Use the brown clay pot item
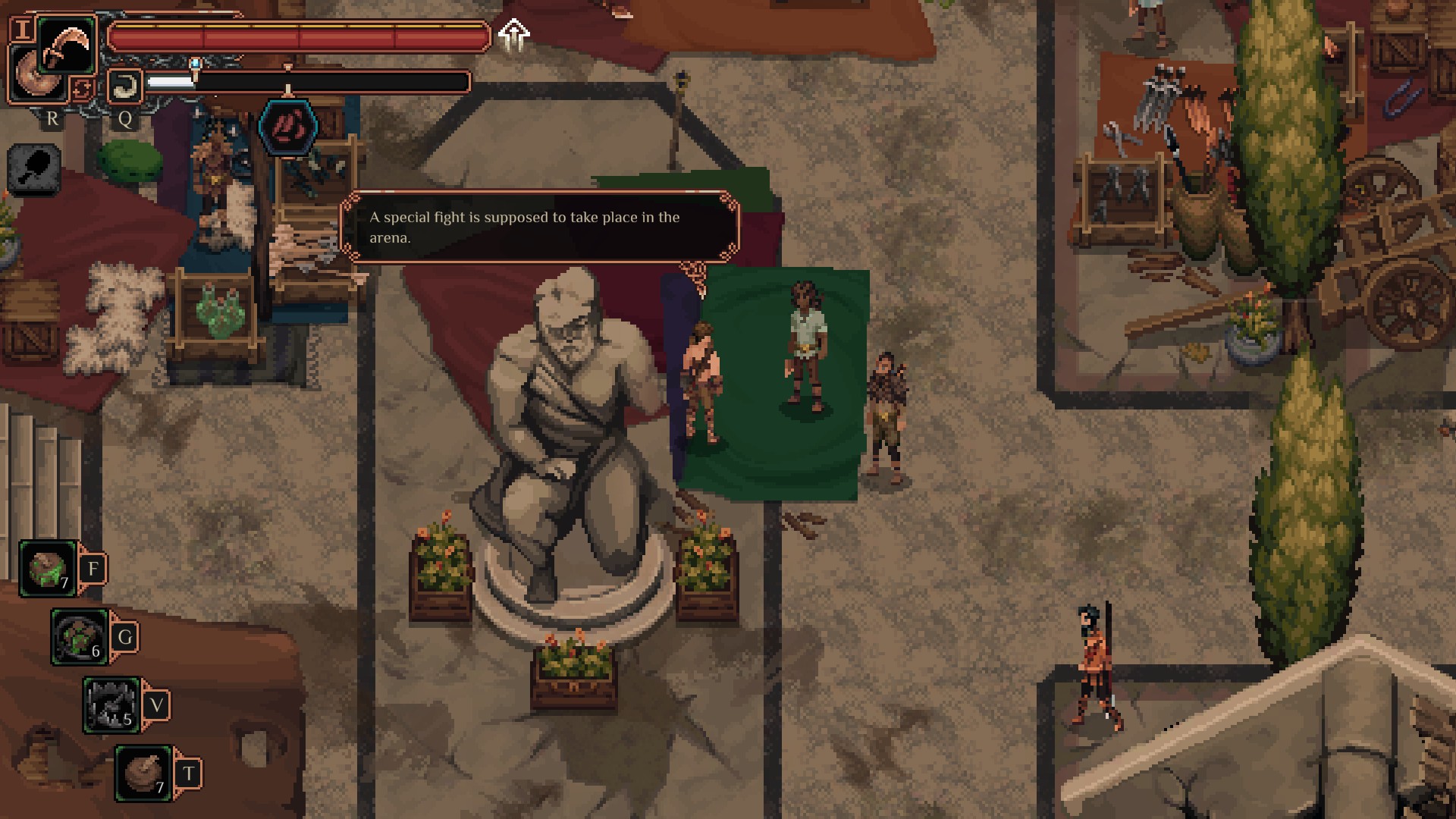This screenshot has height=819, width=1456. pyautogui.click(x=143, y=773)
